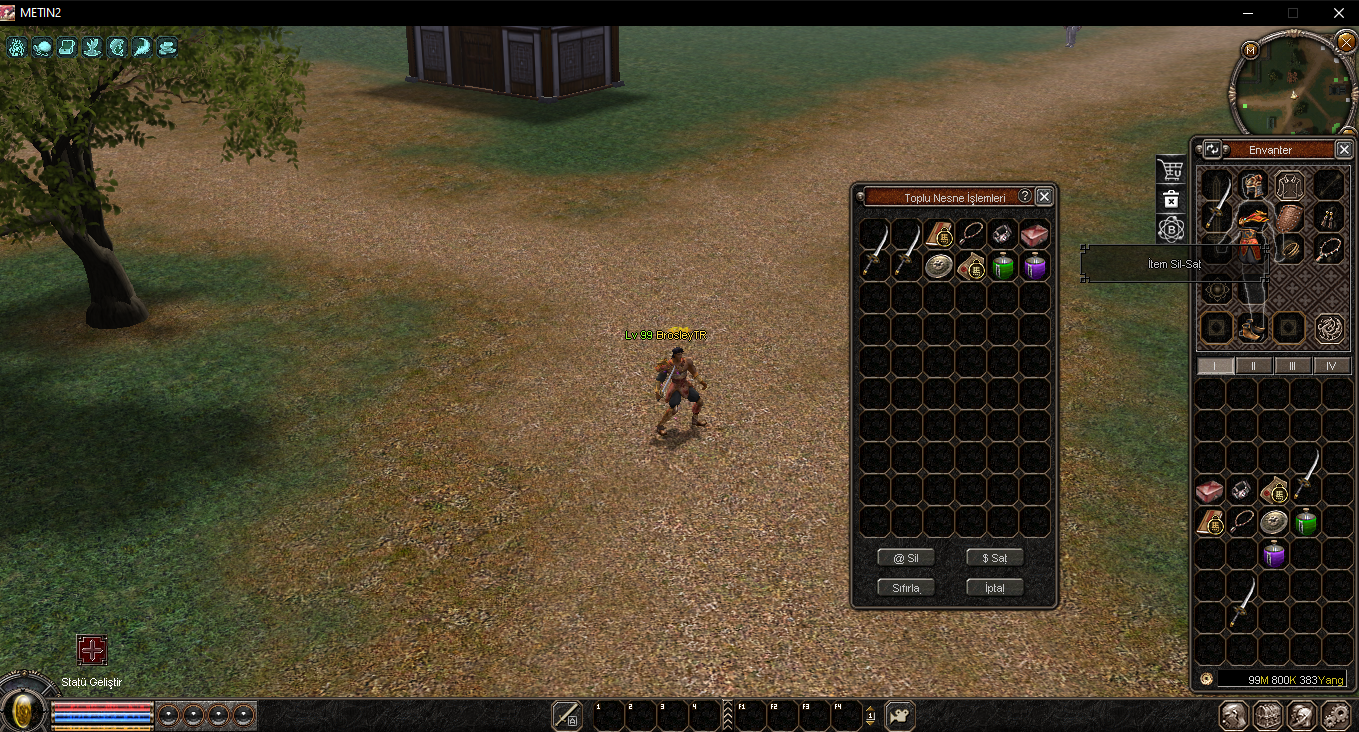Reset the list with the Sıfırla button

coord(905,587)
